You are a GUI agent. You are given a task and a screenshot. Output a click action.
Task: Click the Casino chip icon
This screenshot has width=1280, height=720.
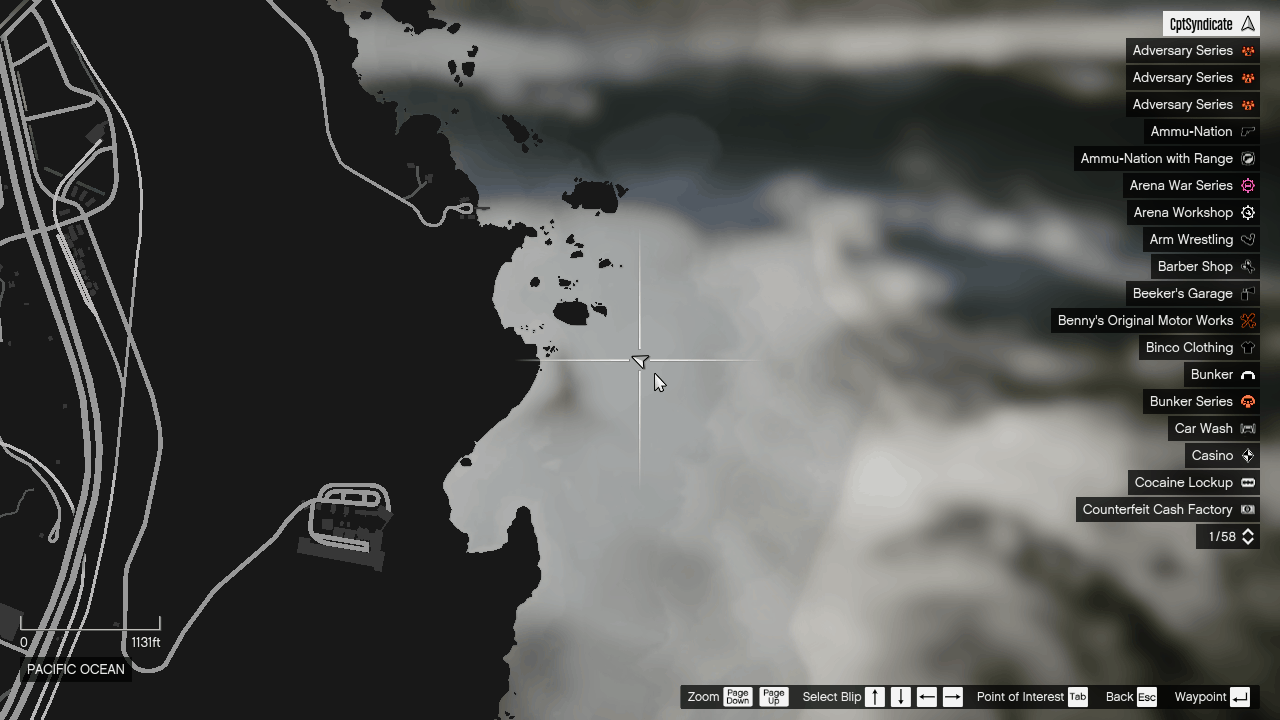pos(1248,455)
